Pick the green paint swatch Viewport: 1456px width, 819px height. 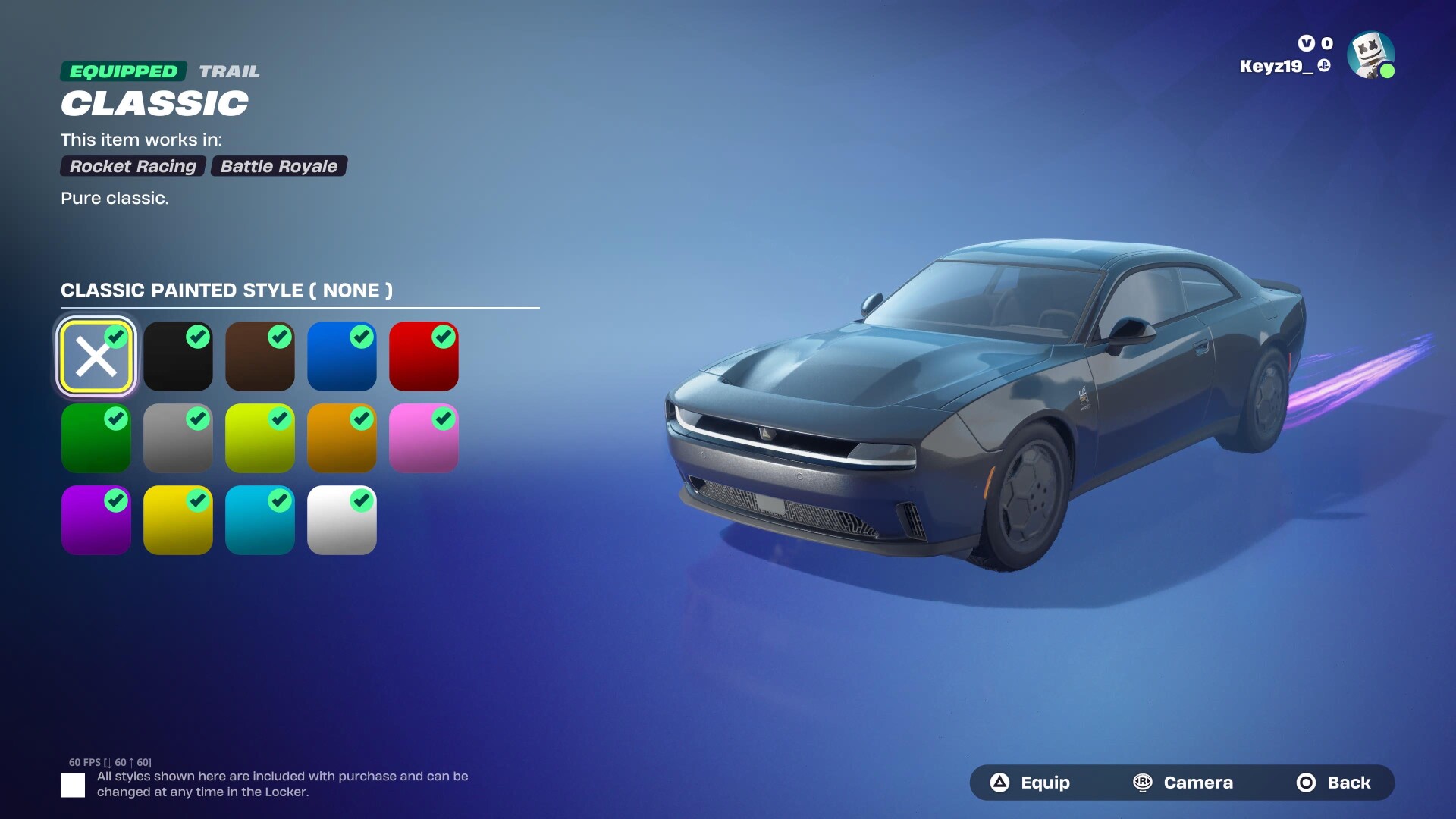click(x=96, y=438)
